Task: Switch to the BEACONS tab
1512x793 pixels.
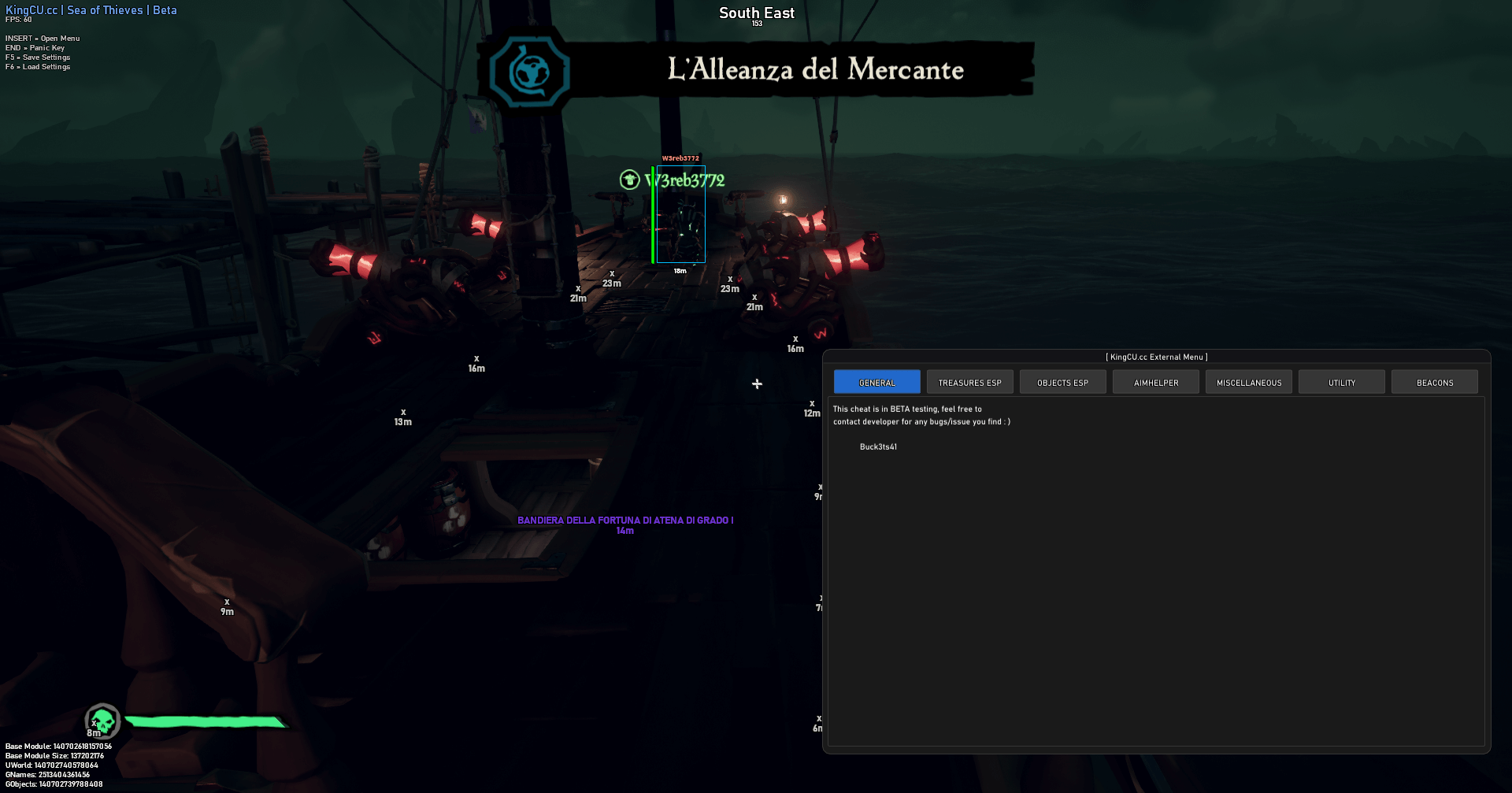Action: coord(1434,381)
